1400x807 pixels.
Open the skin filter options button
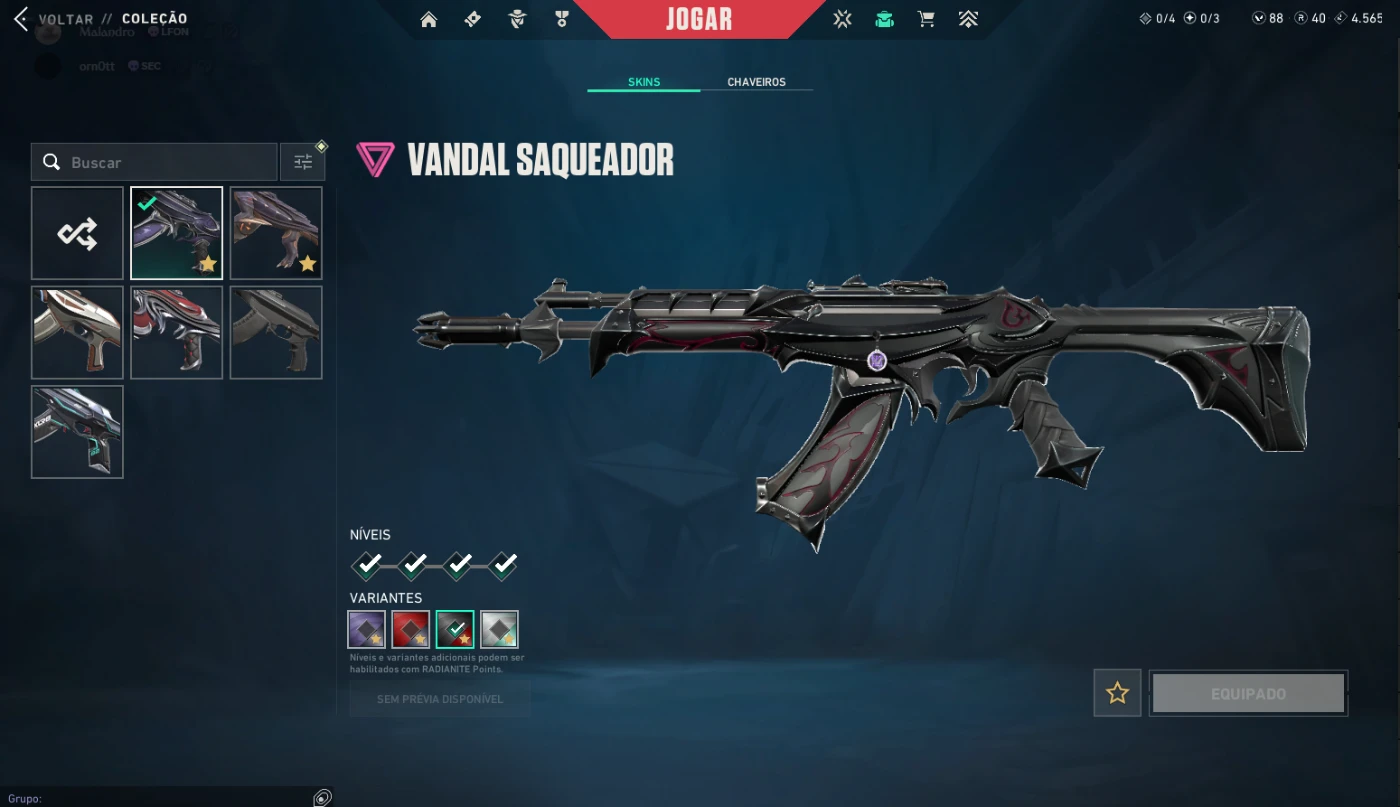coord(303,162)
